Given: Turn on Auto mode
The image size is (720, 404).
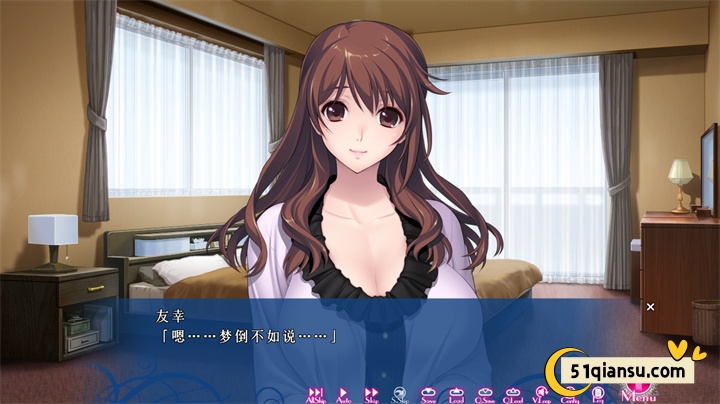Looking at the screenshot, I should click(343, 394).
